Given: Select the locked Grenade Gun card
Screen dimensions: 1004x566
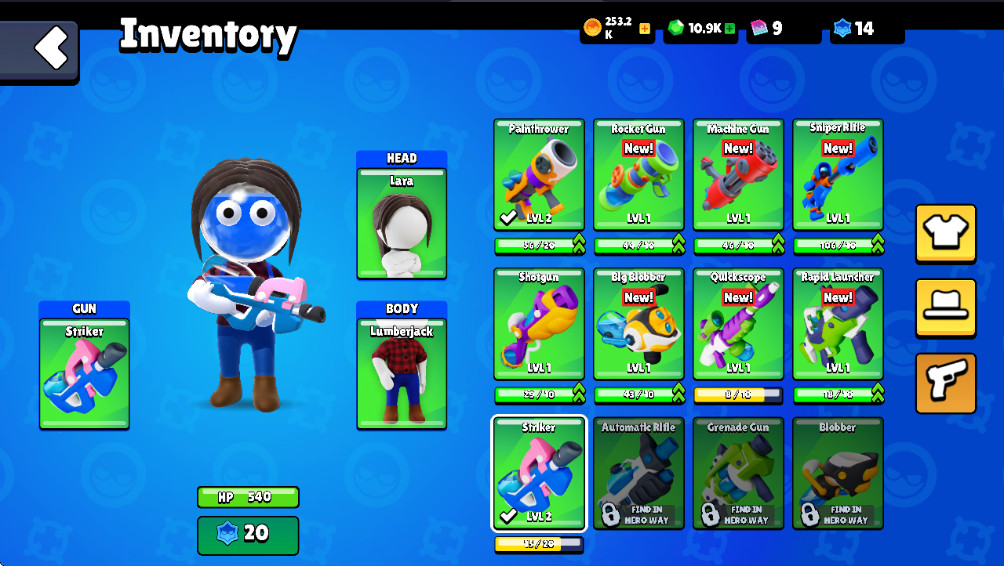Looking at the screenshot, I should [738, 472].
